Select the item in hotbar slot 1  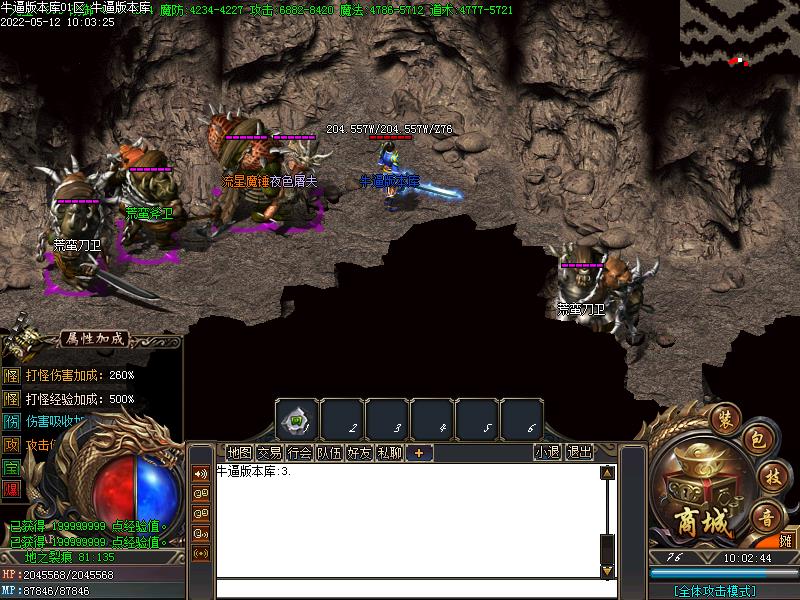297,419
